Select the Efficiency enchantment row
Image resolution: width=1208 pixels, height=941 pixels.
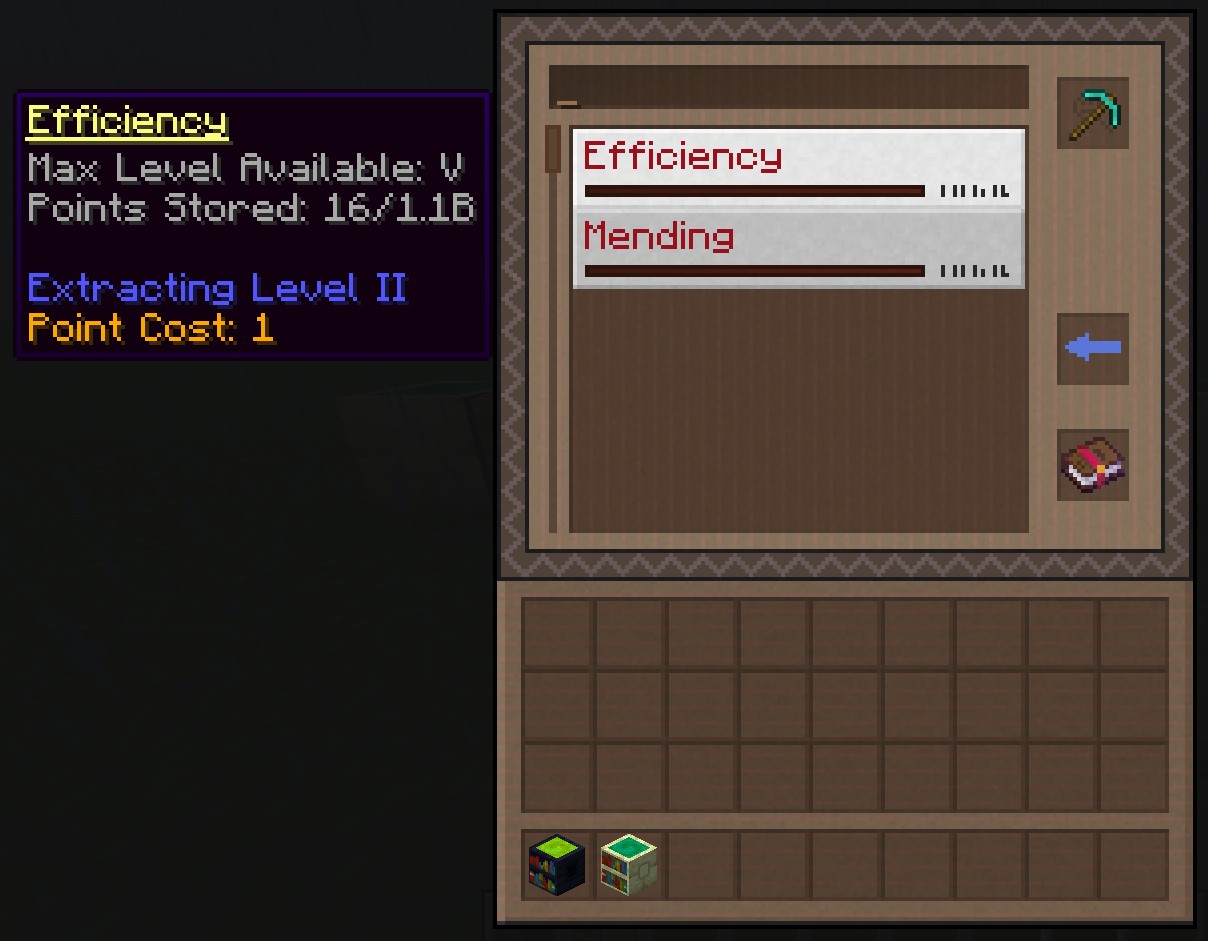[798, 167]
